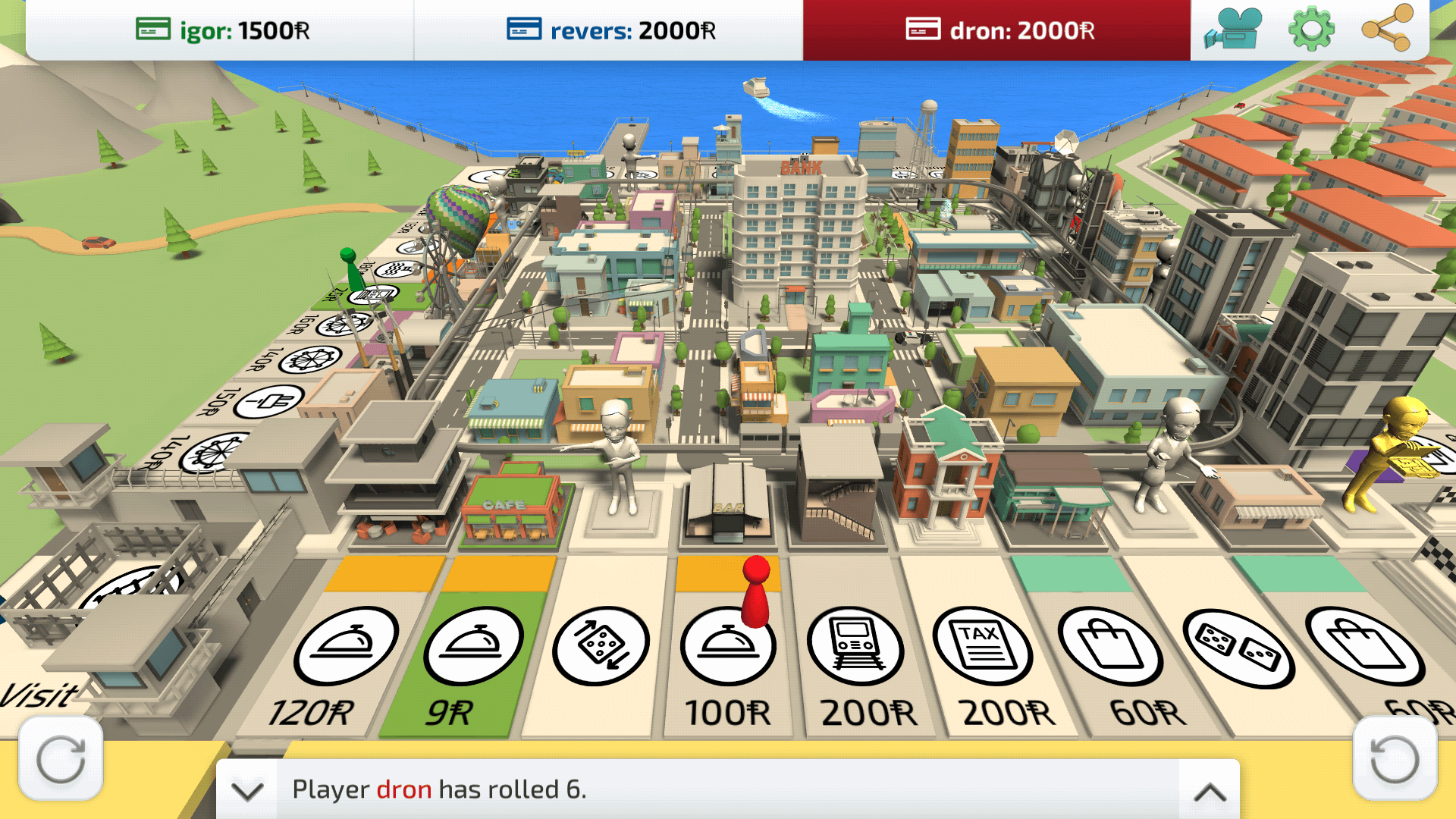The image size is (1456, 819).
Task: Switch camera view with the camera icon
Action: tap(1233, 30)
